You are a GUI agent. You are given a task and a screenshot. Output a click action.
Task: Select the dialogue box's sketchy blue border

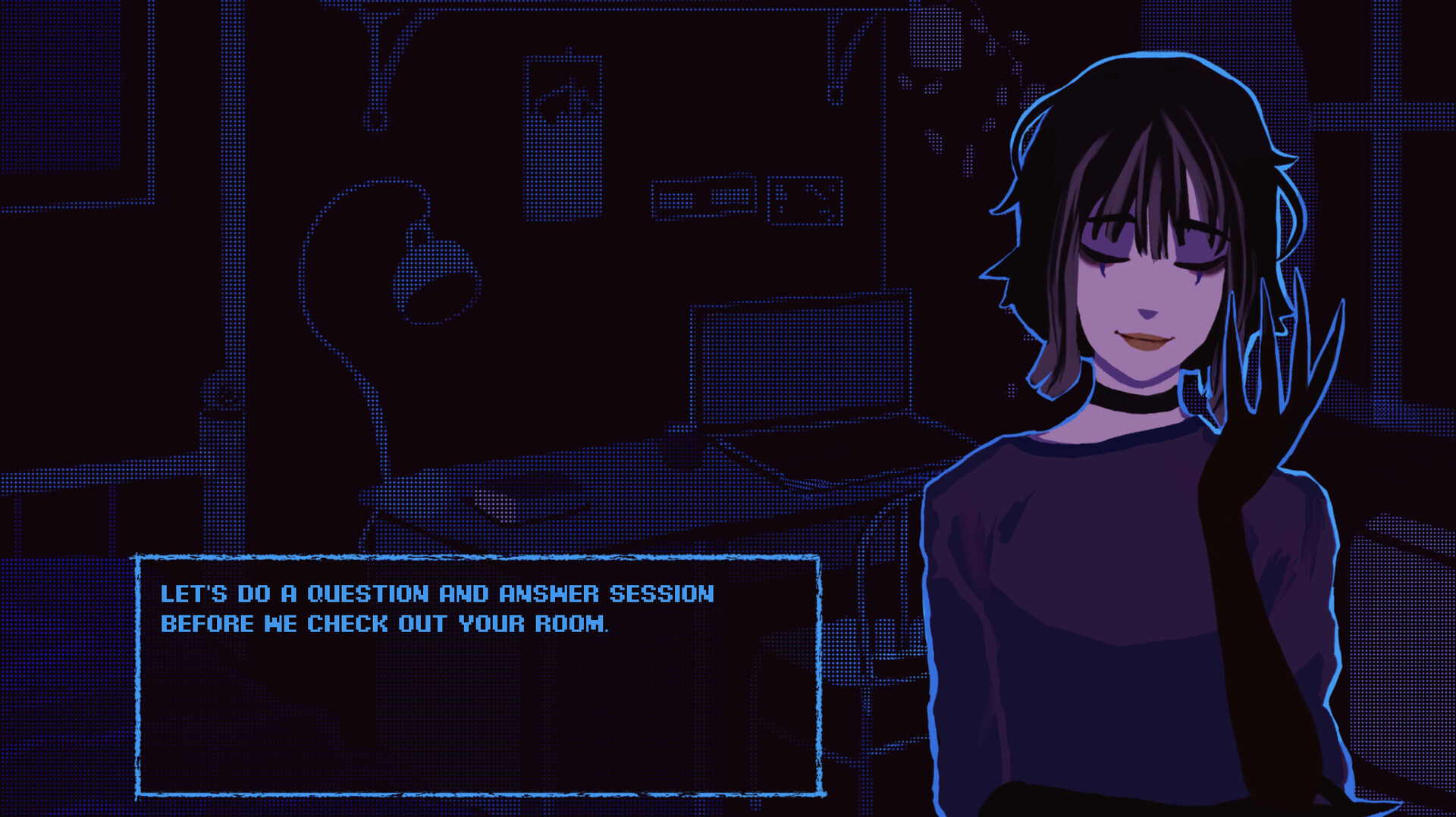pos(478,557)
